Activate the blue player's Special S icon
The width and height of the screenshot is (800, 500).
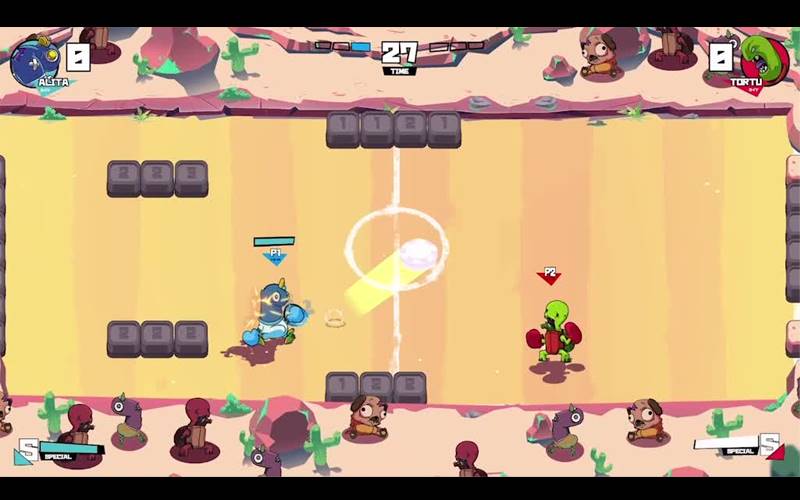pos(27,451)
